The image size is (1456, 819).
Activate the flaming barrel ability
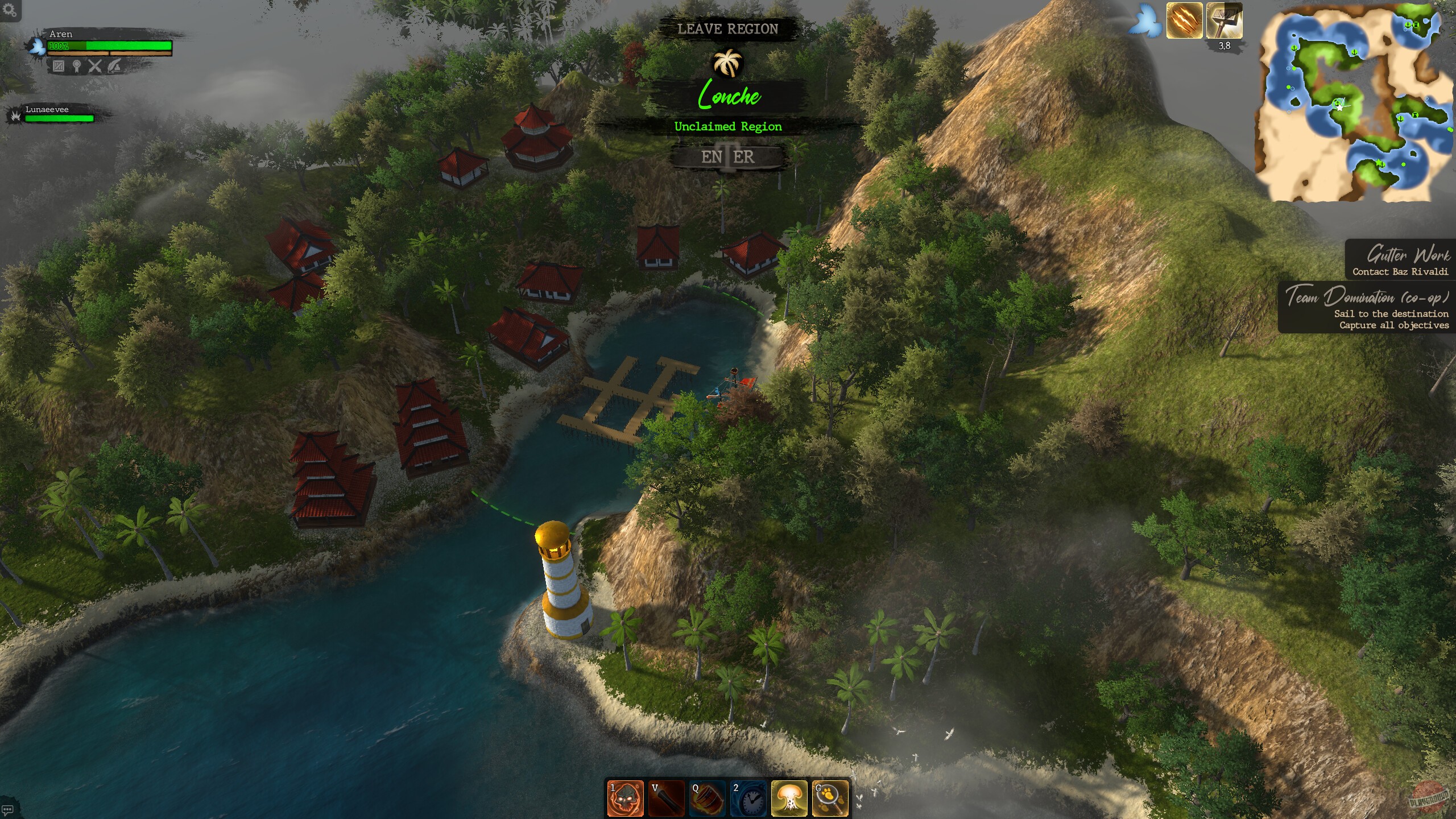[708, 798]
